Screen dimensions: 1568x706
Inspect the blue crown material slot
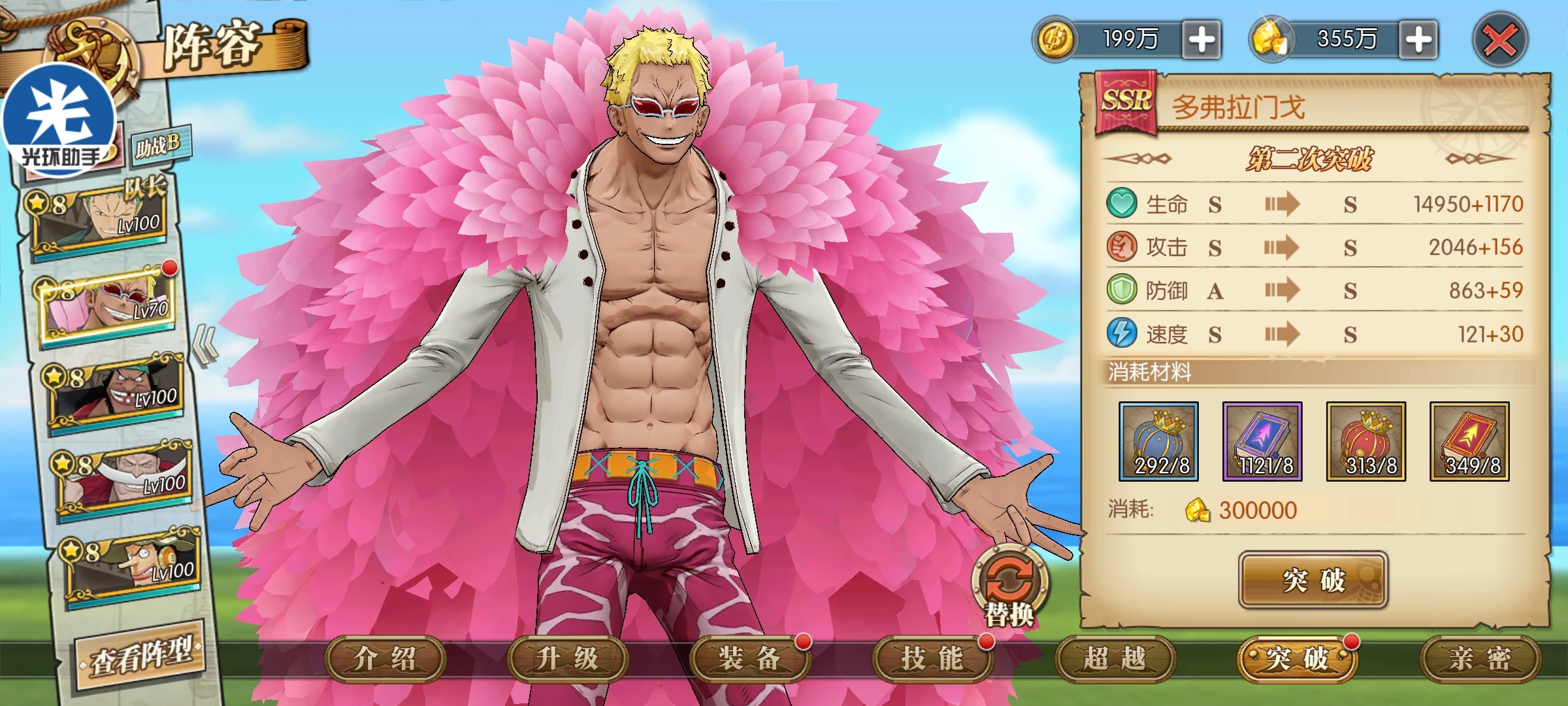(1158, 441)
